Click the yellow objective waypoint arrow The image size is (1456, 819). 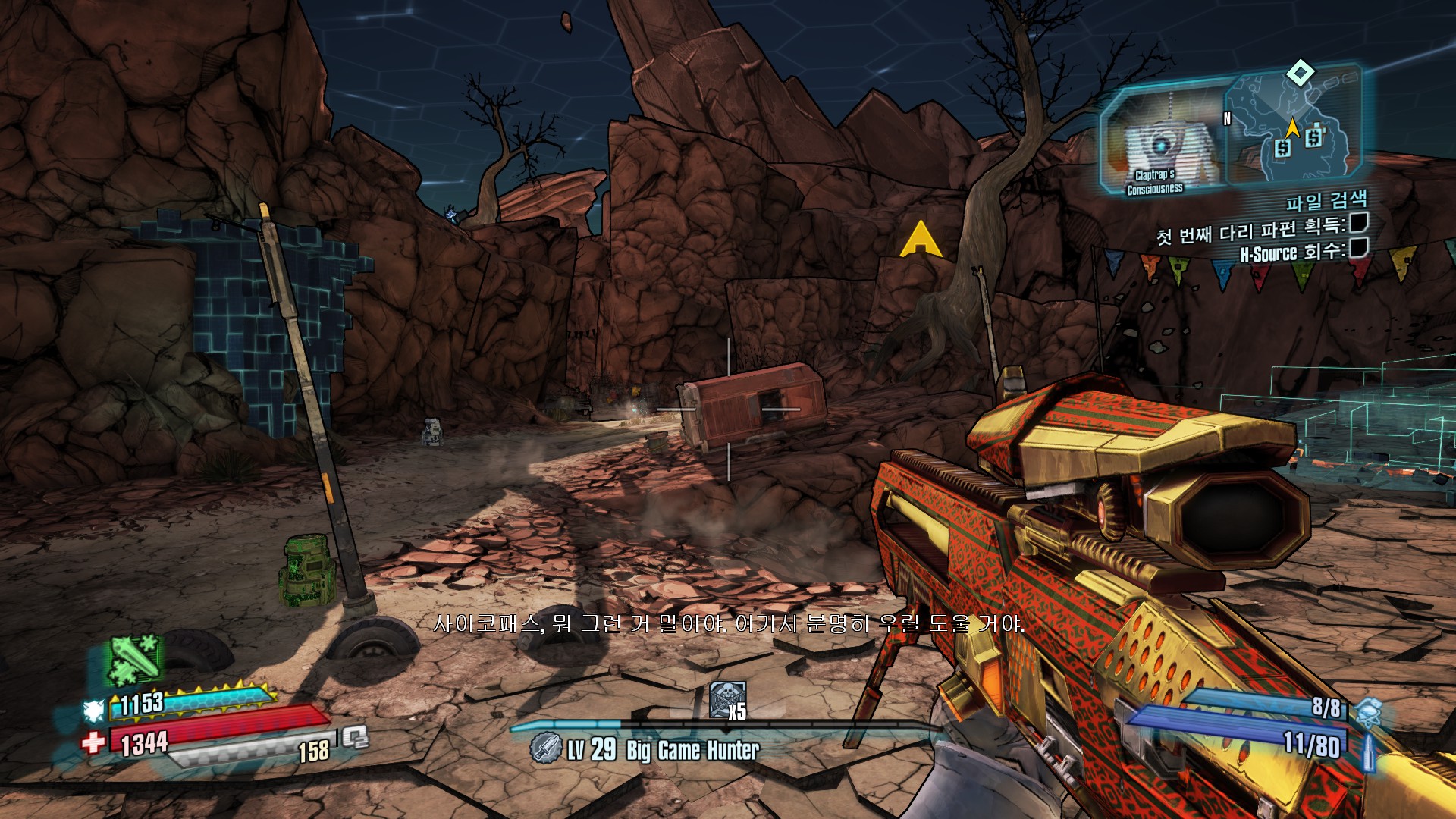[921, 240]
